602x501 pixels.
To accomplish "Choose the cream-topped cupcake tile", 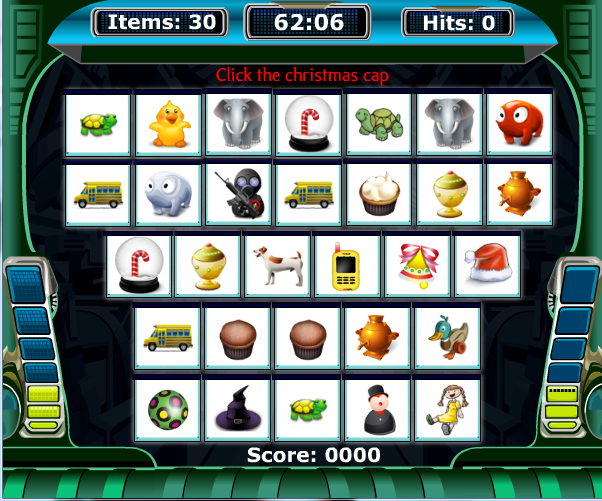I will (378, 194).
